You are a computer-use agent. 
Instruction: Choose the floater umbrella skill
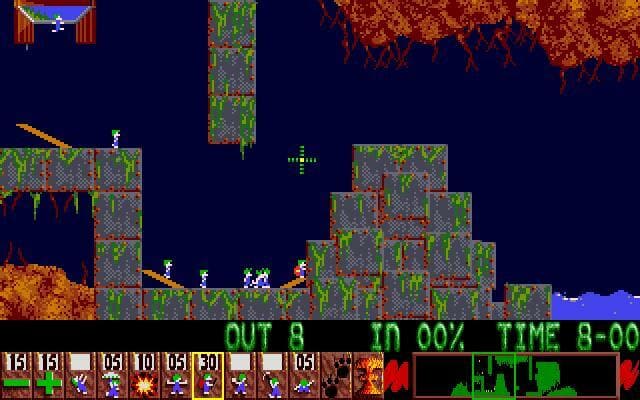coord(112,375)
